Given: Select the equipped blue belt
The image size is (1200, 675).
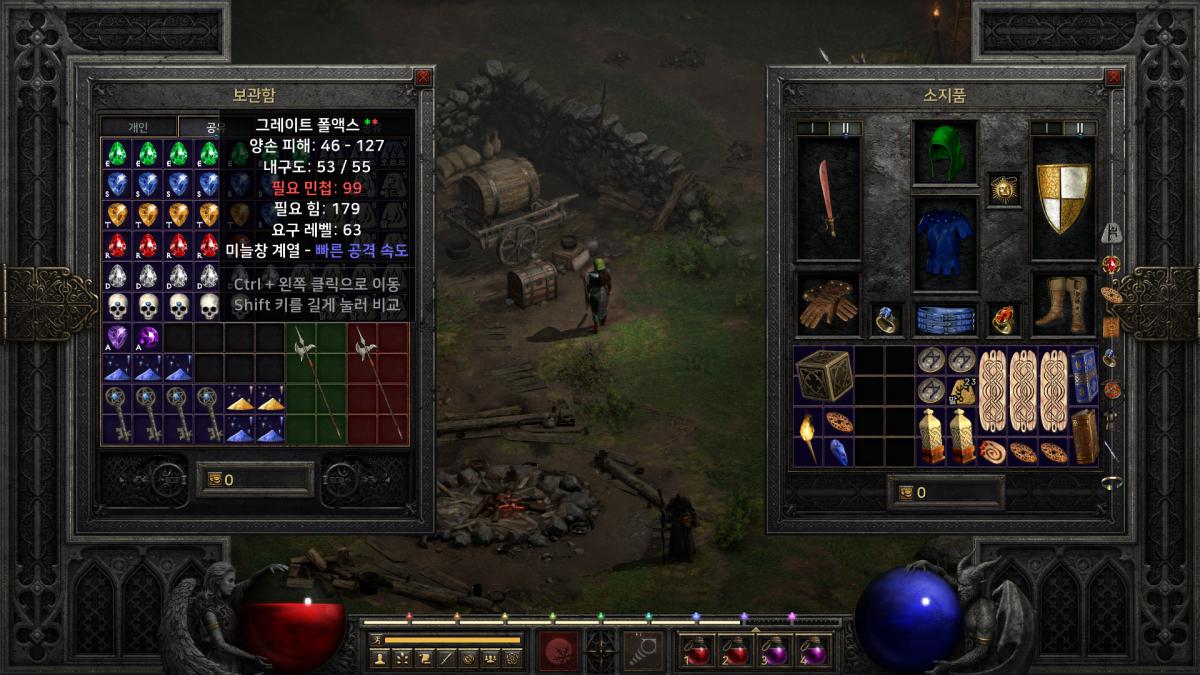Looking at the screenshot, I should [x=944, y=319].
